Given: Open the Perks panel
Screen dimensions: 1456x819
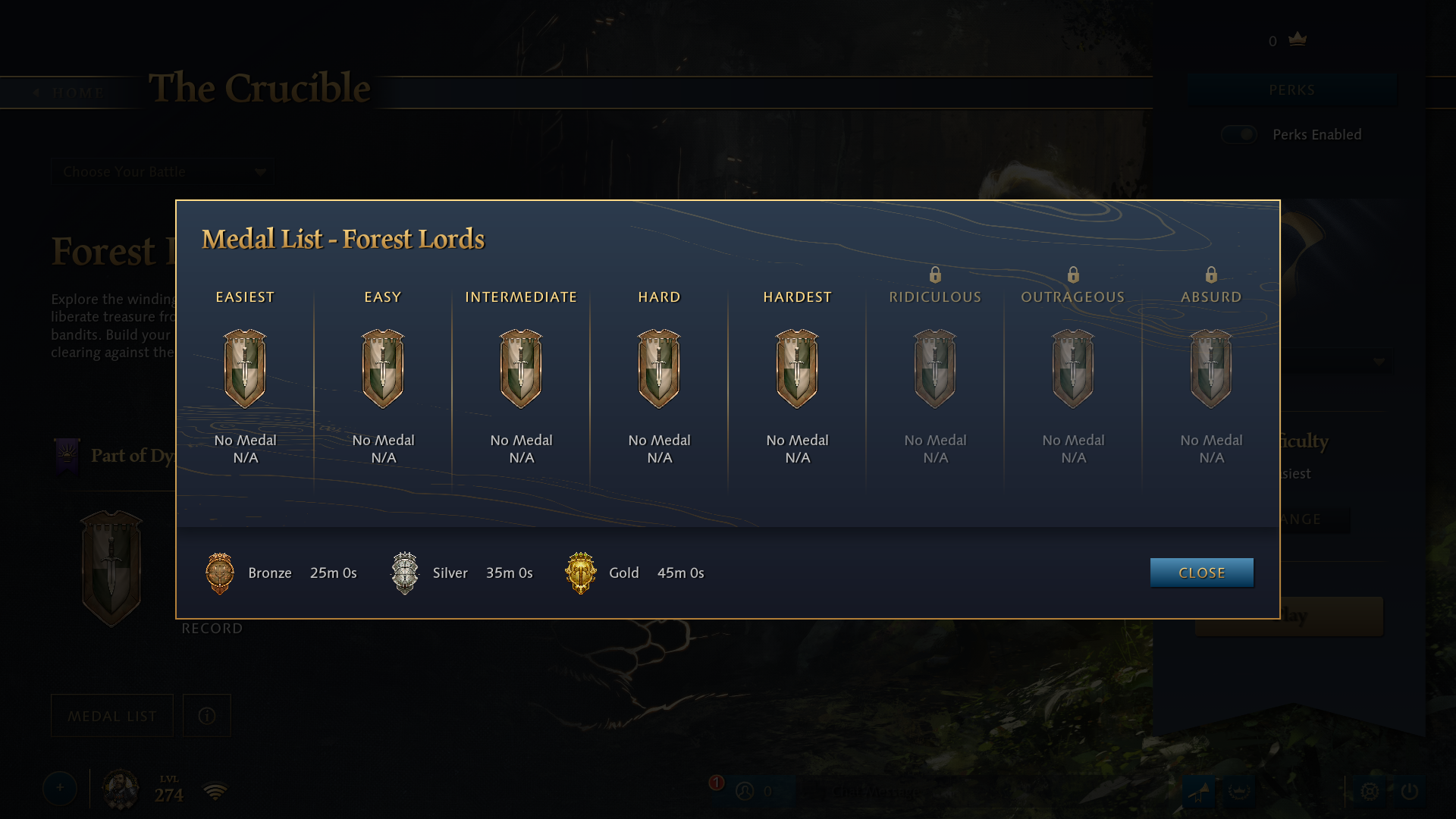Looking at the screenshot, I should pyautogui.click(x=1291, y=90).
